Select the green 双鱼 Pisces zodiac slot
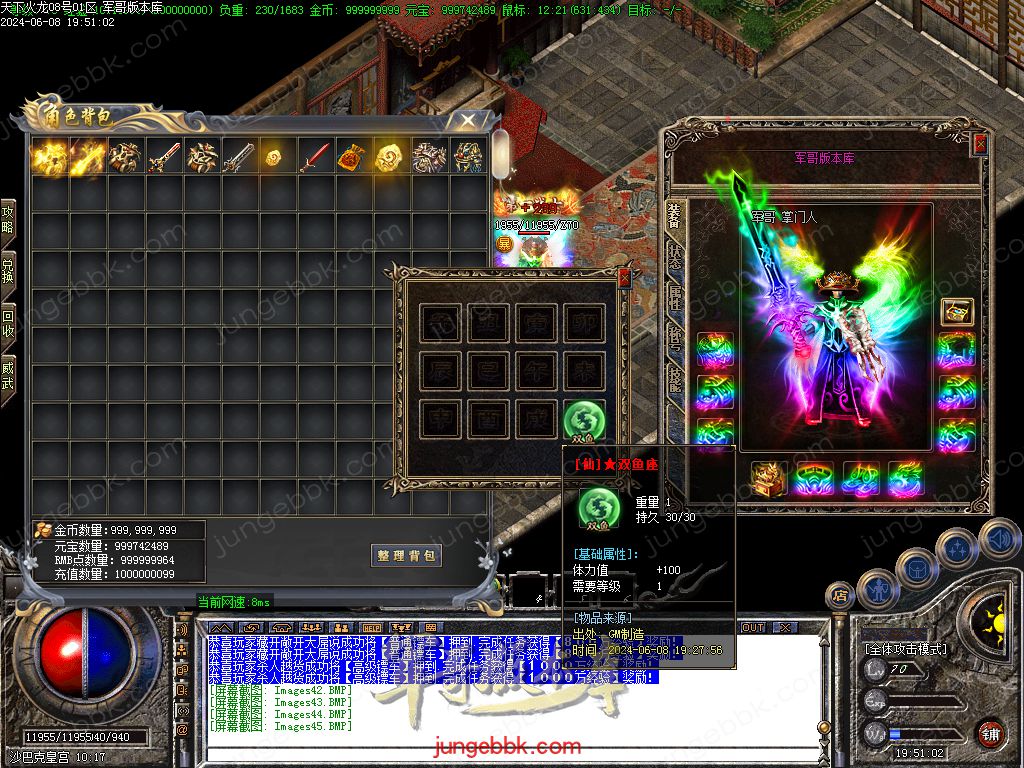This screenshot has width=1024, height=768. coord(582,419)
